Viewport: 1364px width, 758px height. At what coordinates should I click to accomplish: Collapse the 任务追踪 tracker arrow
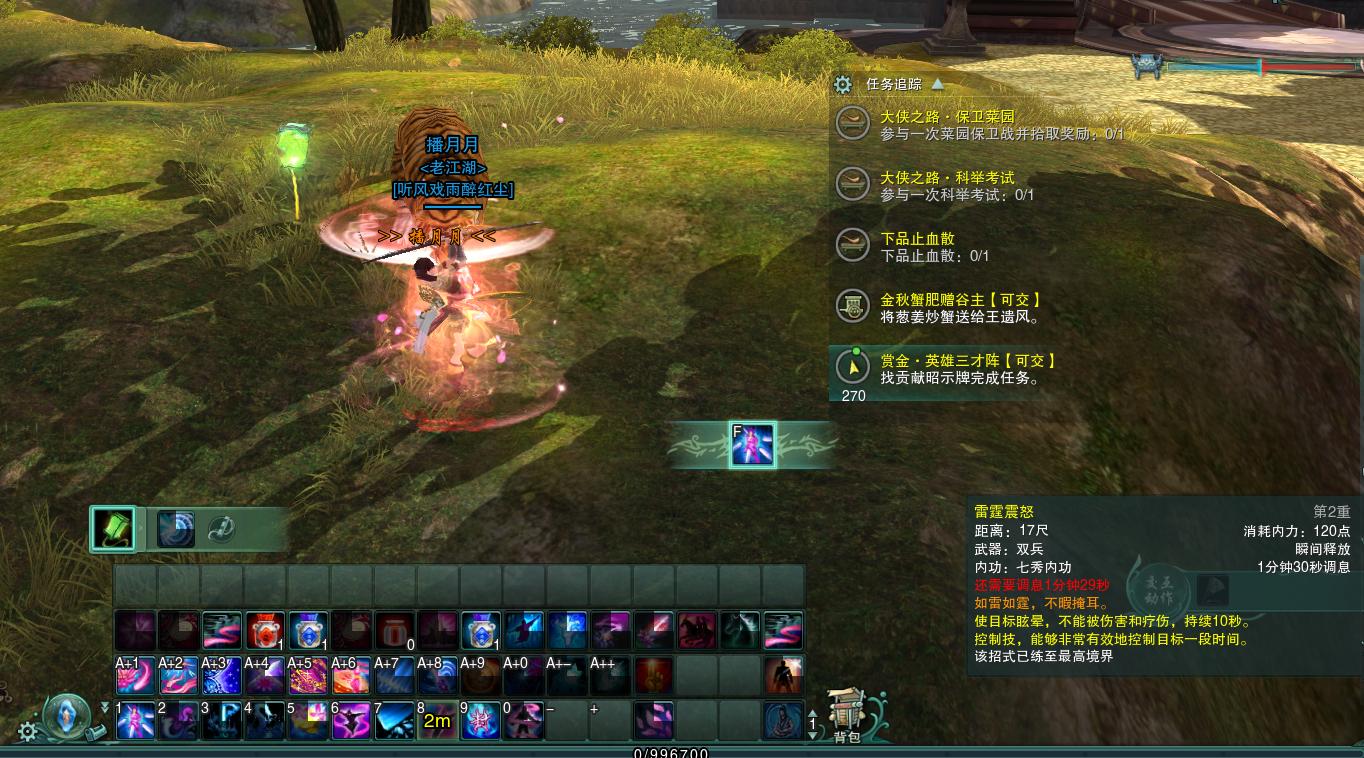point(937,85)
